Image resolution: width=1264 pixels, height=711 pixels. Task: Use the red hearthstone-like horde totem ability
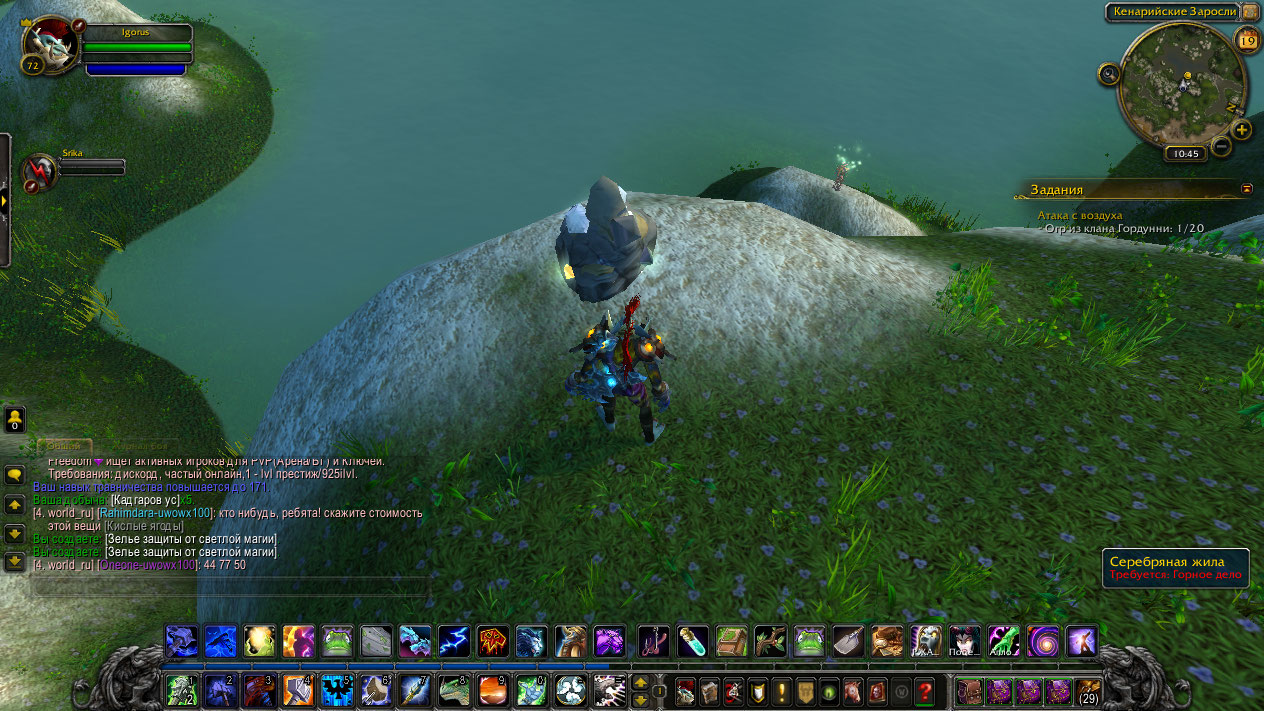tap(493, 641)
